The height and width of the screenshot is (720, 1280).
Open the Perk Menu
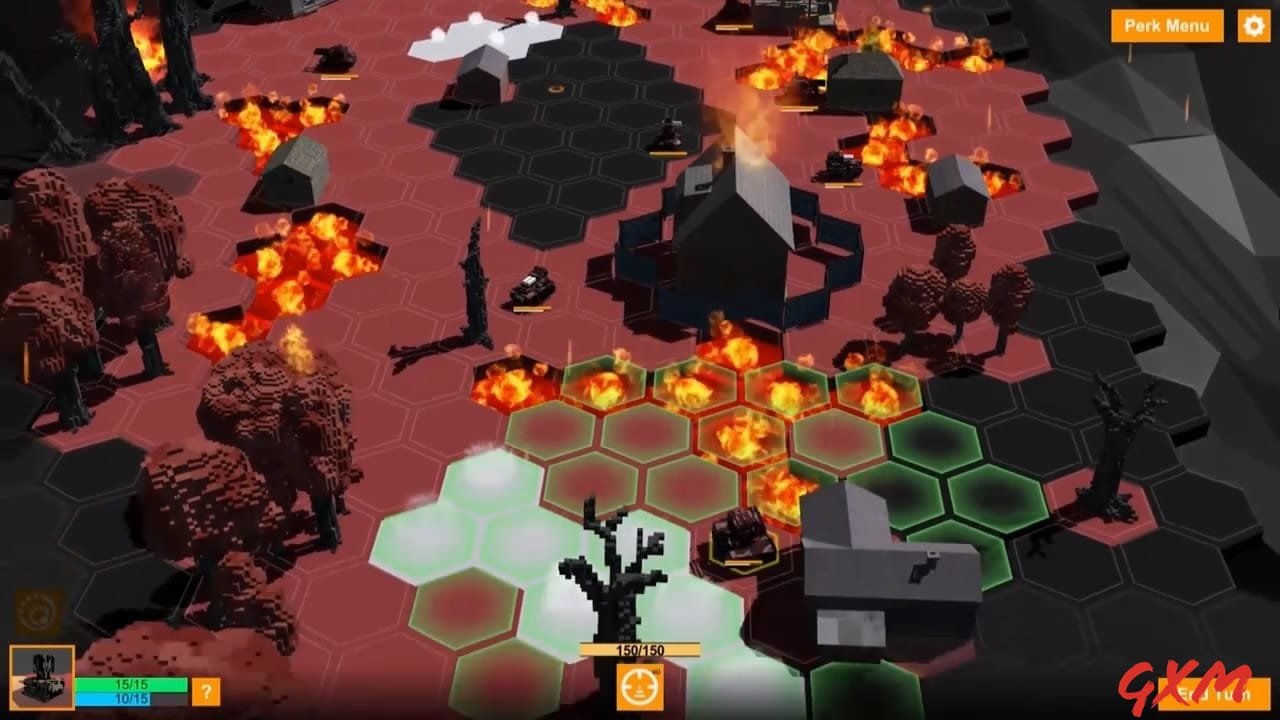click(1166, 26)
